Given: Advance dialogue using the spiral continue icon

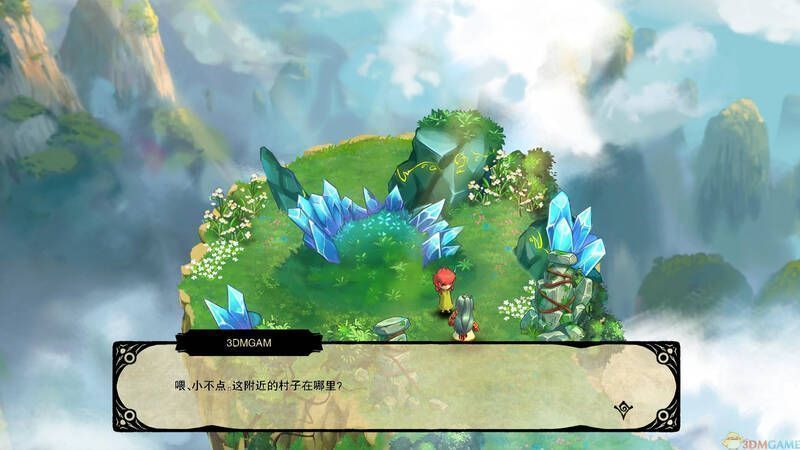Looking at the screenshot, I should pos(622,408).
